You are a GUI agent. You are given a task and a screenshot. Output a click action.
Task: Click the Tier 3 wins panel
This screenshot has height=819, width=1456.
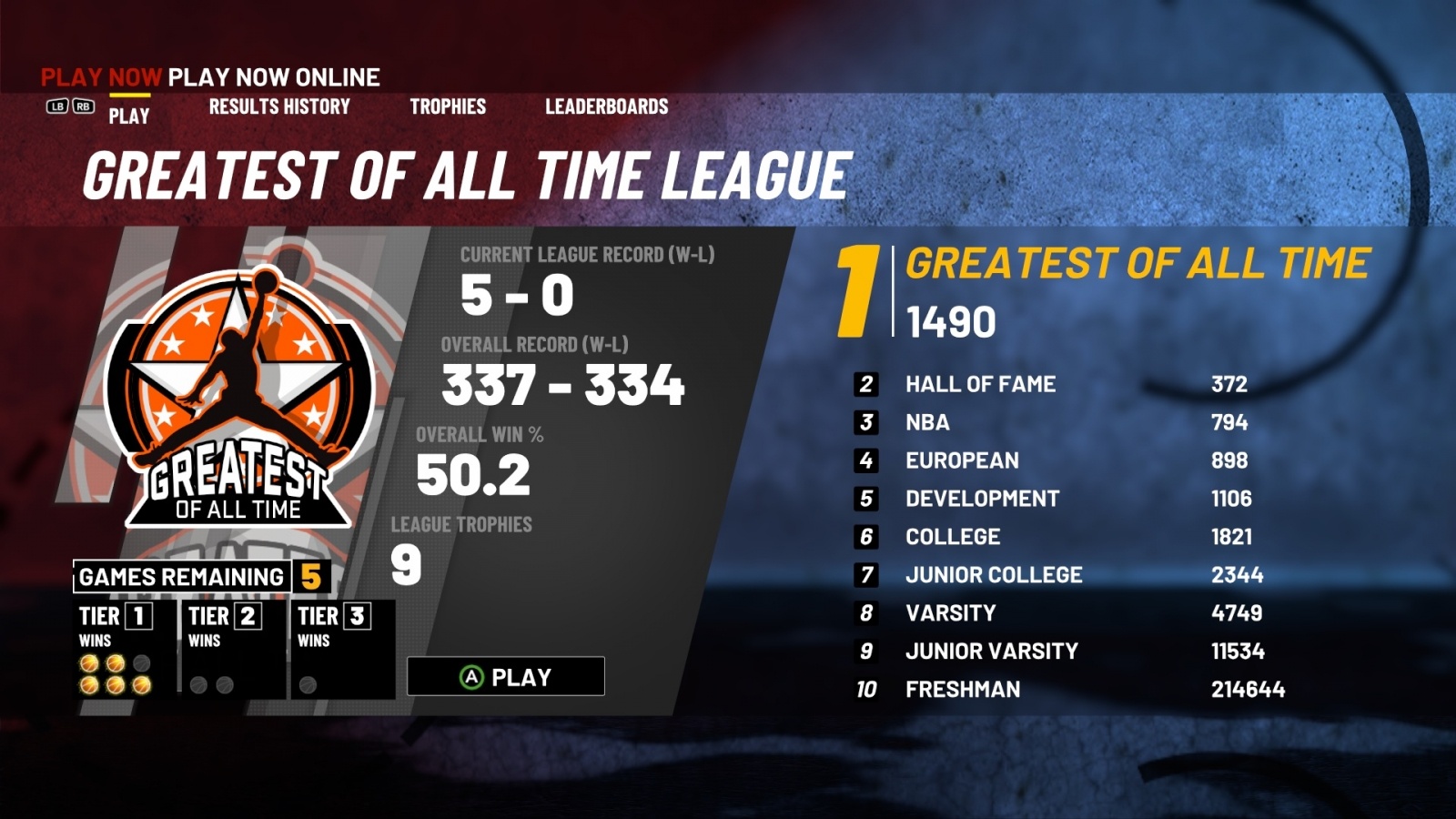click(x=343, y=649)
